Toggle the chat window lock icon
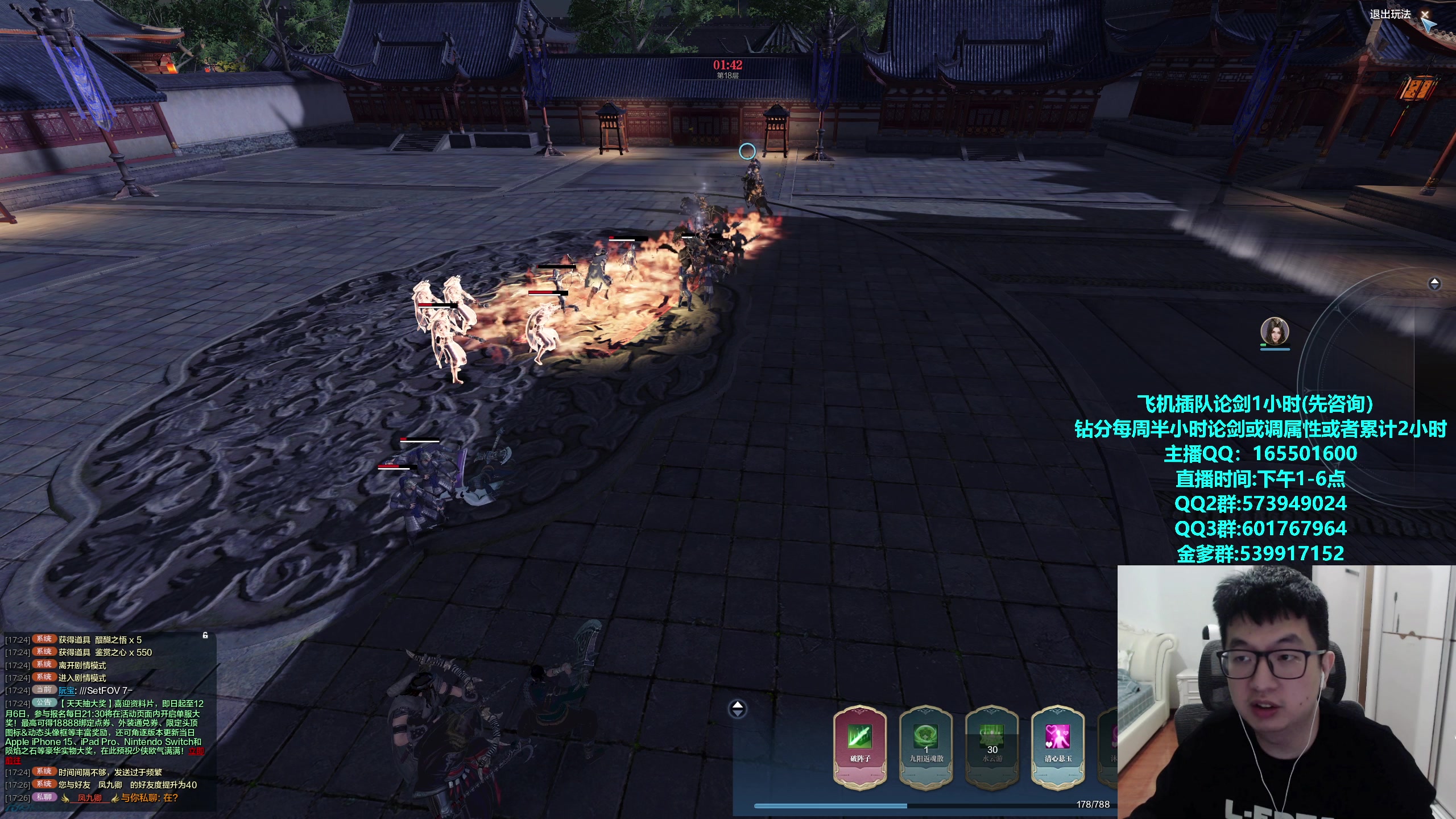This screenshot has width=1456, height=819. [x=205, y=635]
